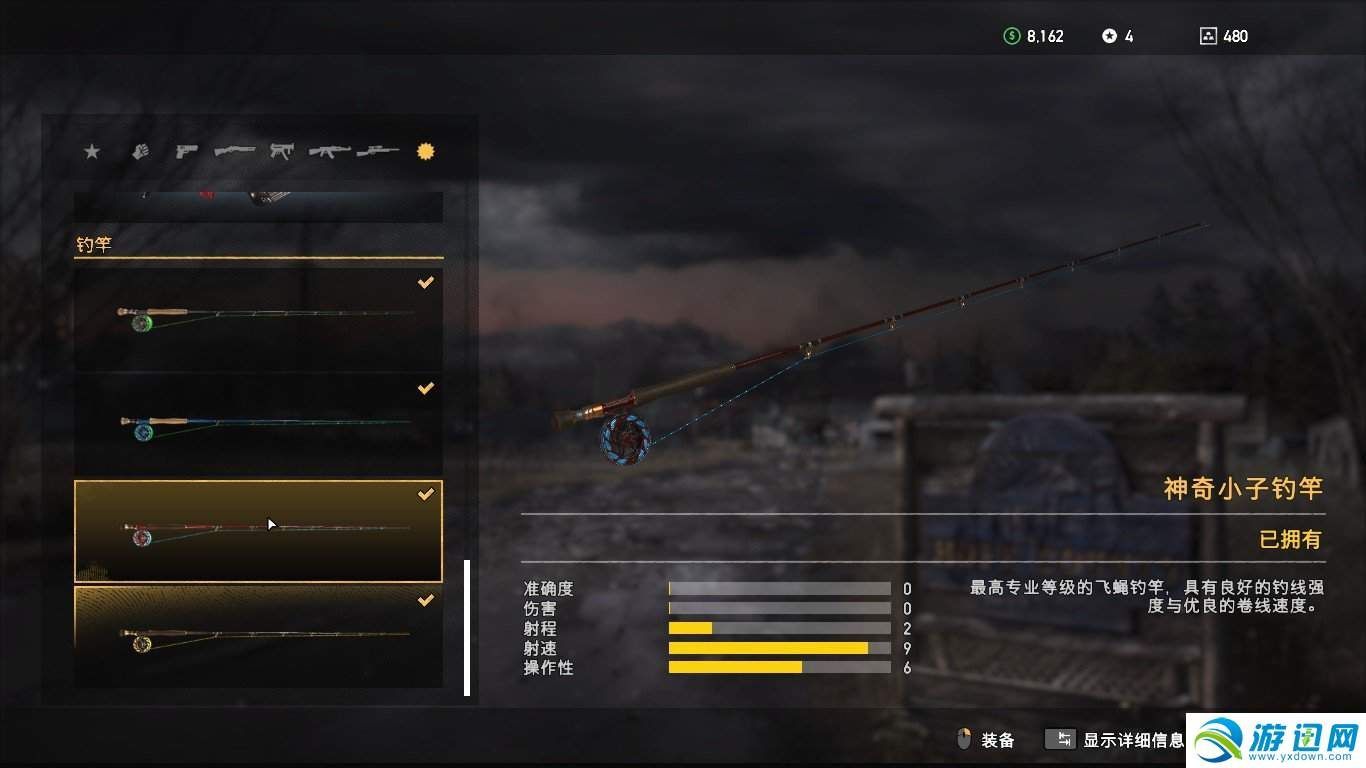Pick the gold-reel fishing rod
Image resolution: width=1366 pixels, height=768 pixels.
pos(258,636)
